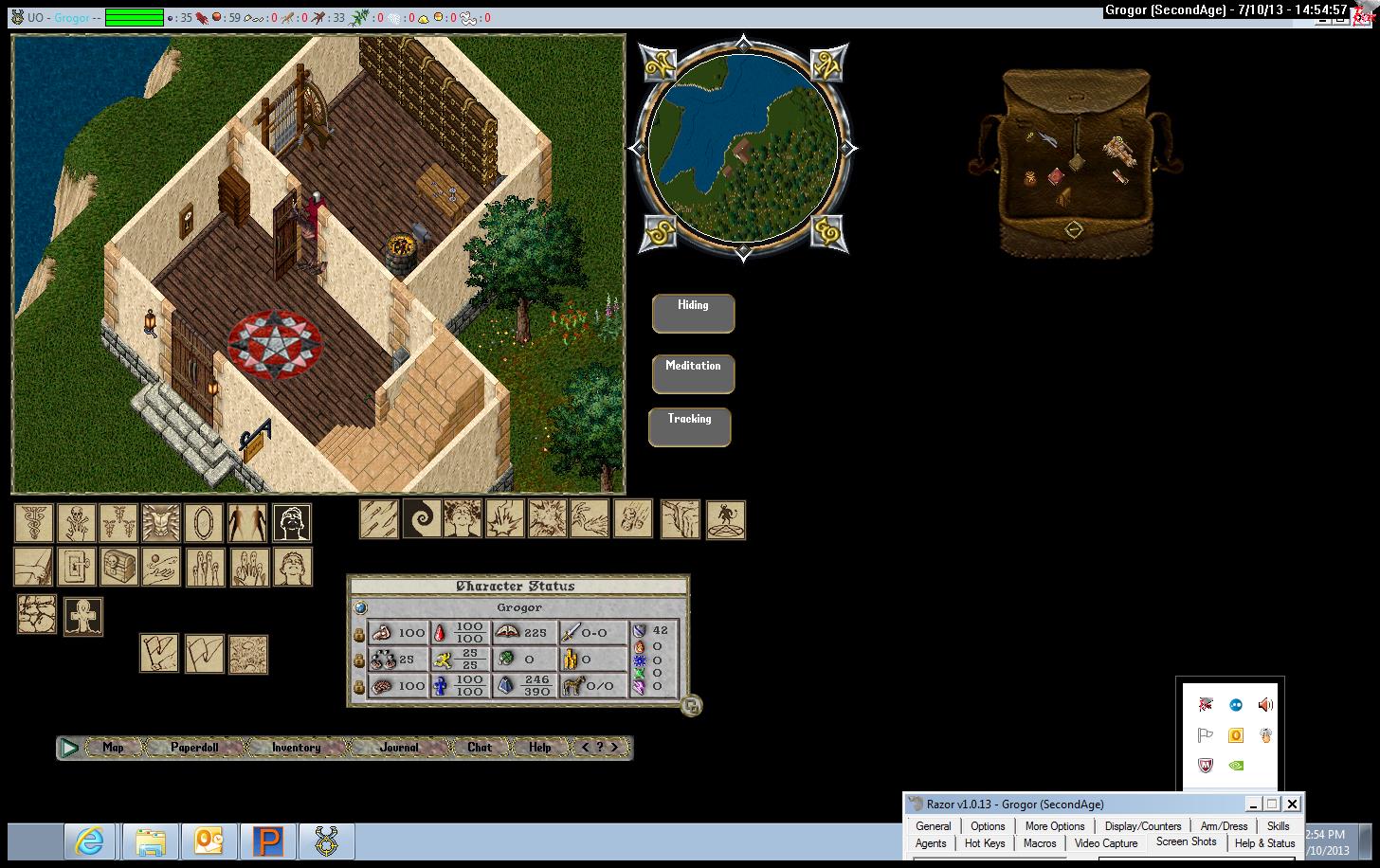Select the treasure chest spell icon
1380x868 pixels.
118,567
